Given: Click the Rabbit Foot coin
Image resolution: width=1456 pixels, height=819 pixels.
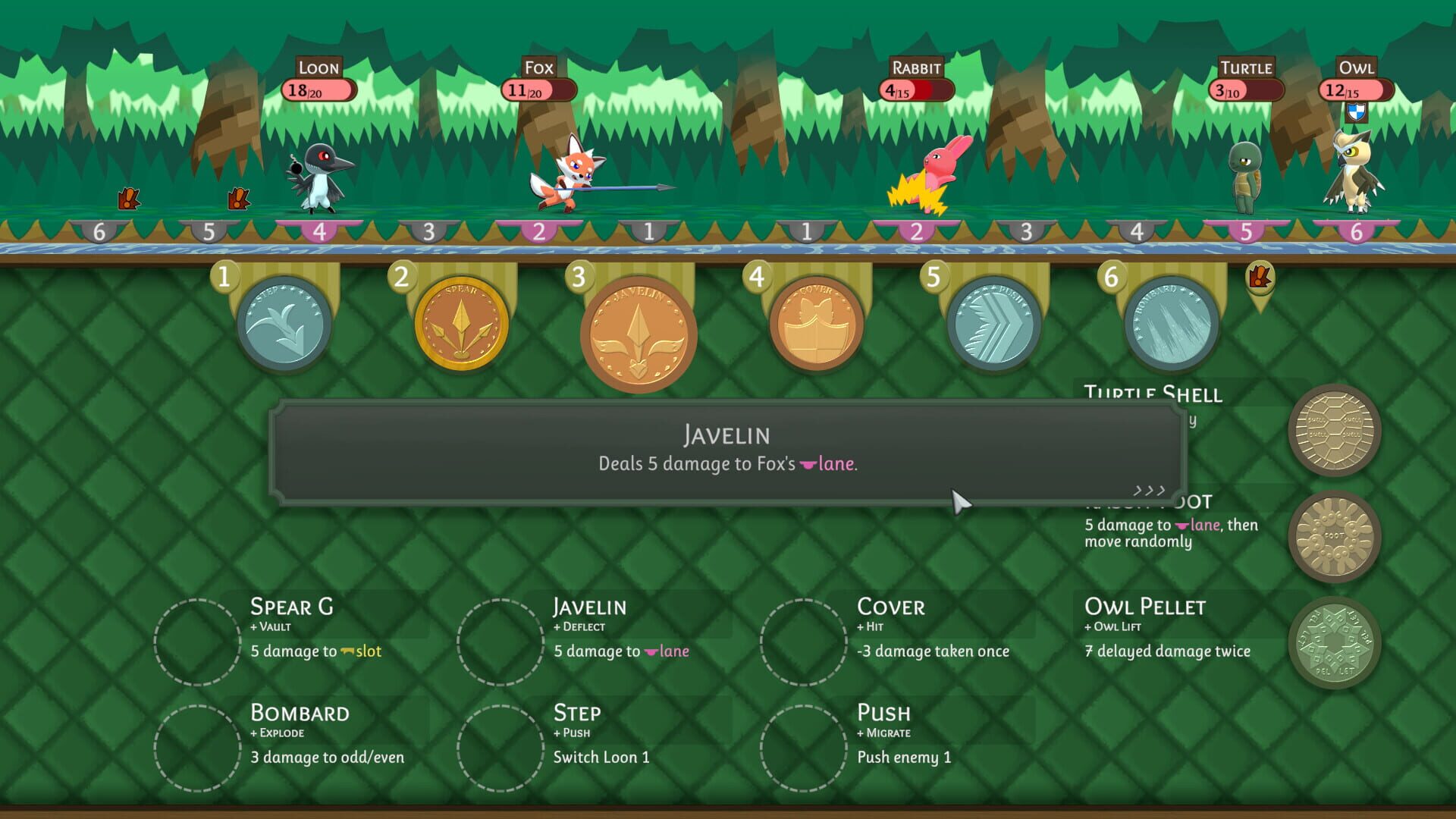Looking at the screenshot, I should point(1335,535).
